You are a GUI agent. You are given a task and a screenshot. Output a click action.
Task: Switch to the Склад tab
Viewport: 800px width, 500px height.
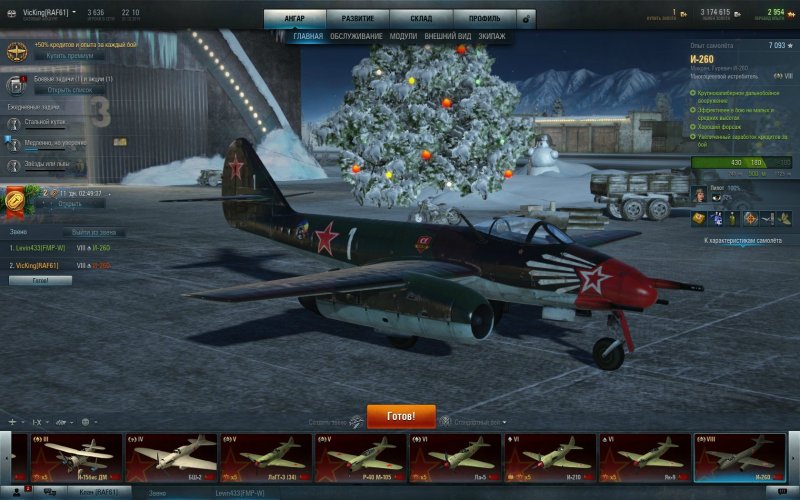[x=421, y=18]
